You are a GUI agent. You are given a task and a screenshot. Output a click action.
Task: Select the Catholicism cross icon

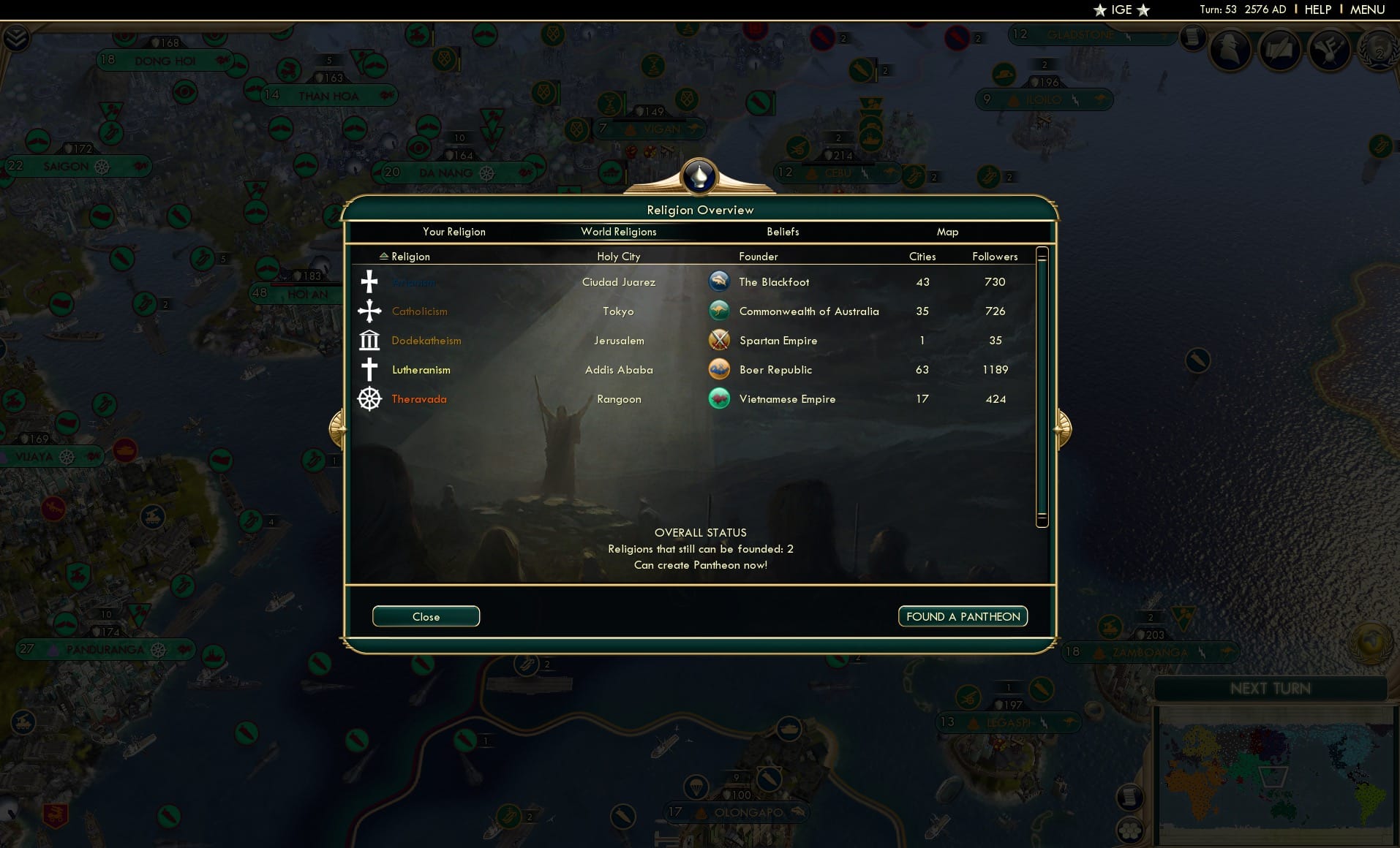pos(369,311)
